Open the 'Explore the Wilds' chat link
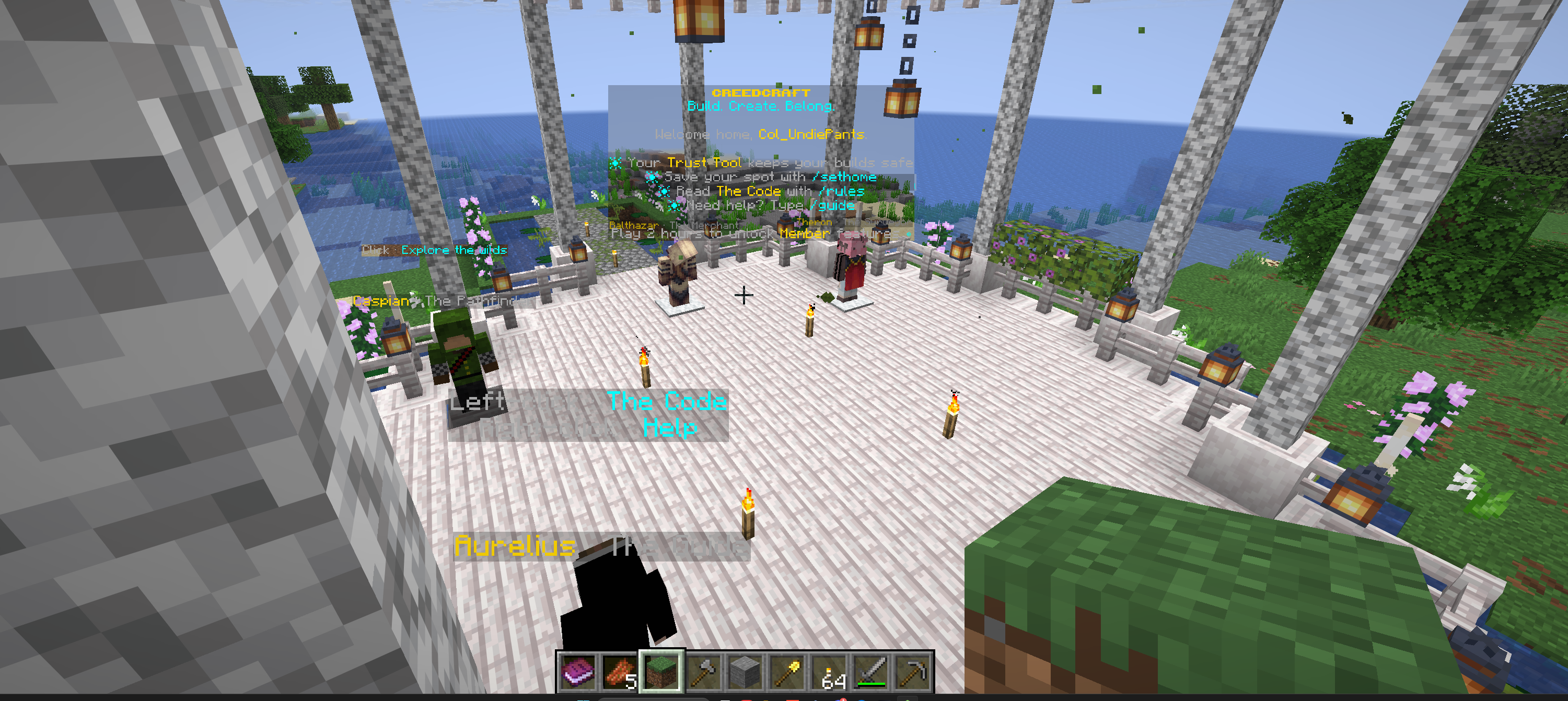Viewport: 1568px width, 701px height. [x=454, y=250]
